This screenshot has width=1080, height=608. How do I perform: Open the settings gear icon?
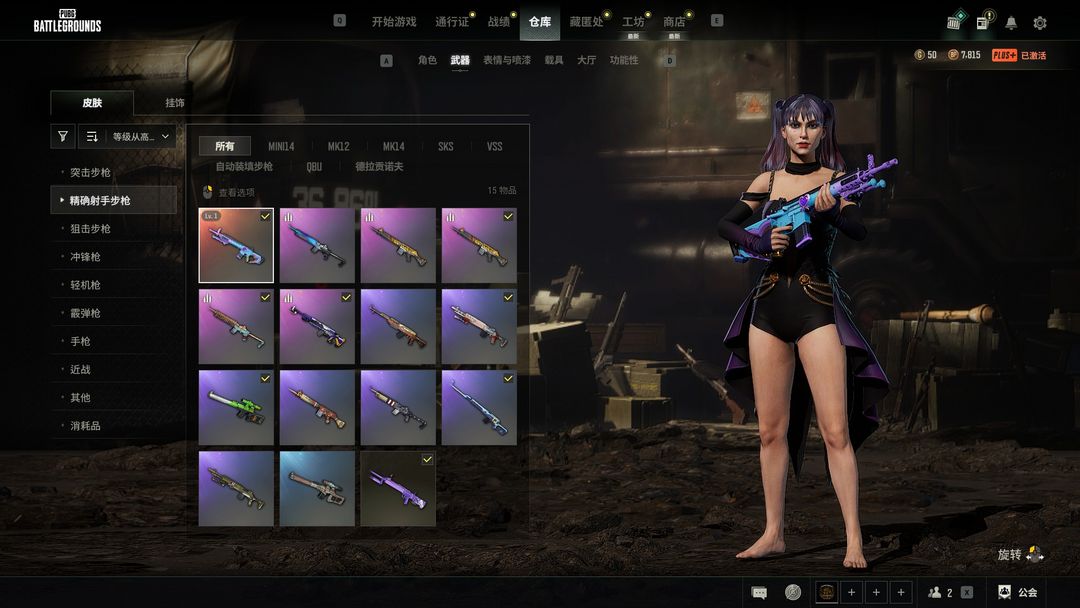(x=1040, y=23)
